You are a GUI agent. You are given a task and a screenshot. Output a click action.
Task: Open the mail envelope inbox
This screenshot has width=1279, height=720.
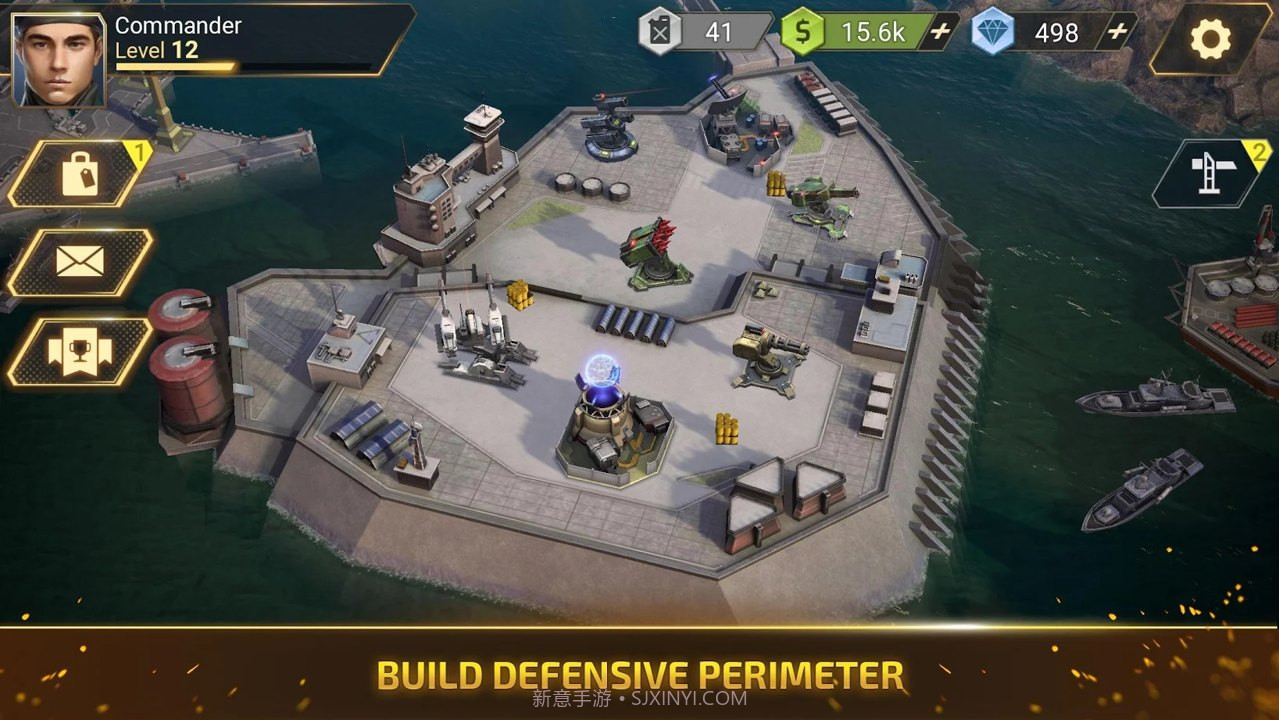[79, 262]
